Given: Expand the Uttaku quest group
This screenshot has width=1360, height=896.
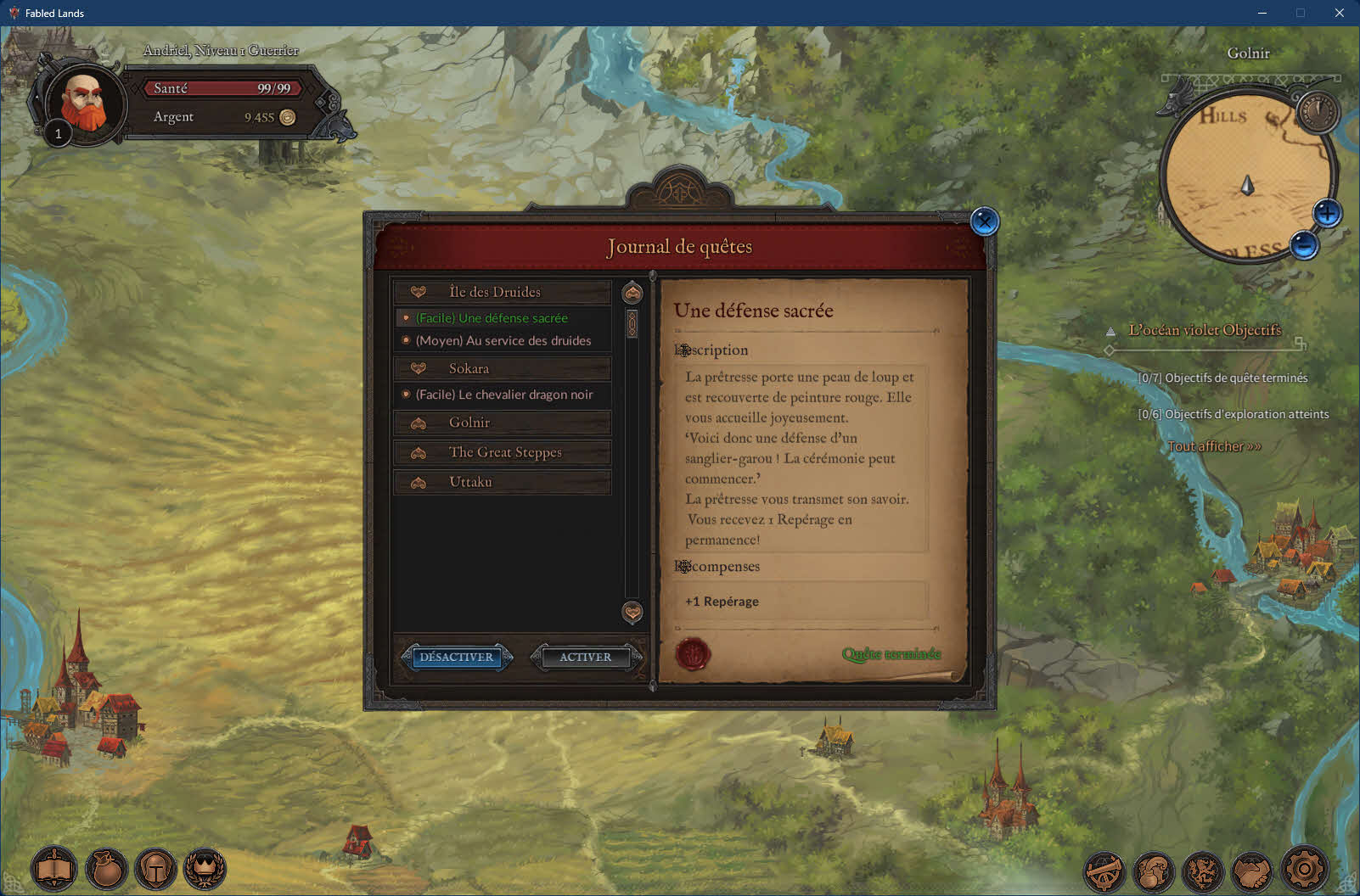Looking at the screenshot, I should click(x=502, y=482).
